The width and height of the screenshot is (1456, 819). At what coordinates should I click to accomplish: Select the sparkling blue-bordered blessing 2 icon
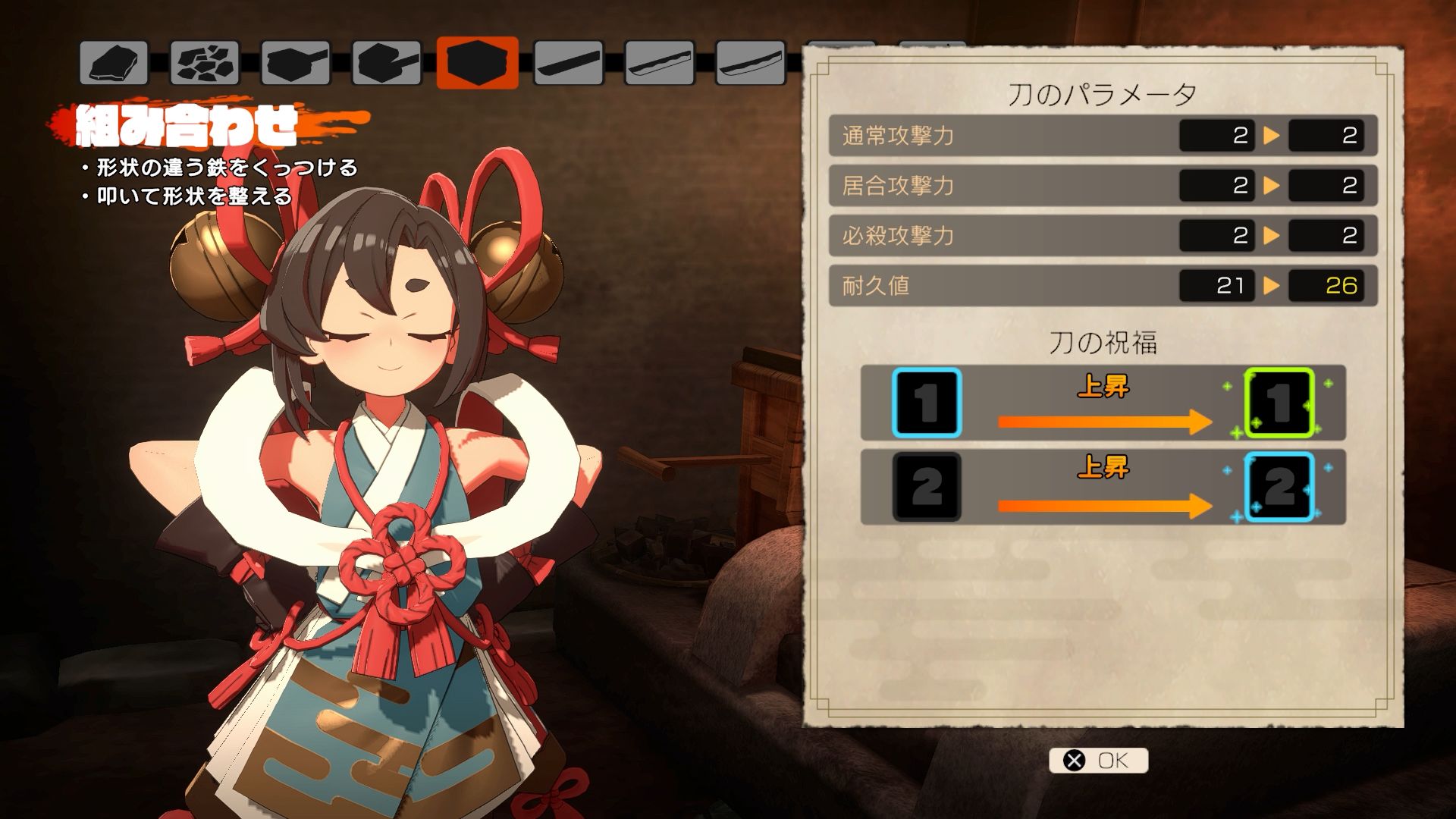click(x=1279, y=486)
